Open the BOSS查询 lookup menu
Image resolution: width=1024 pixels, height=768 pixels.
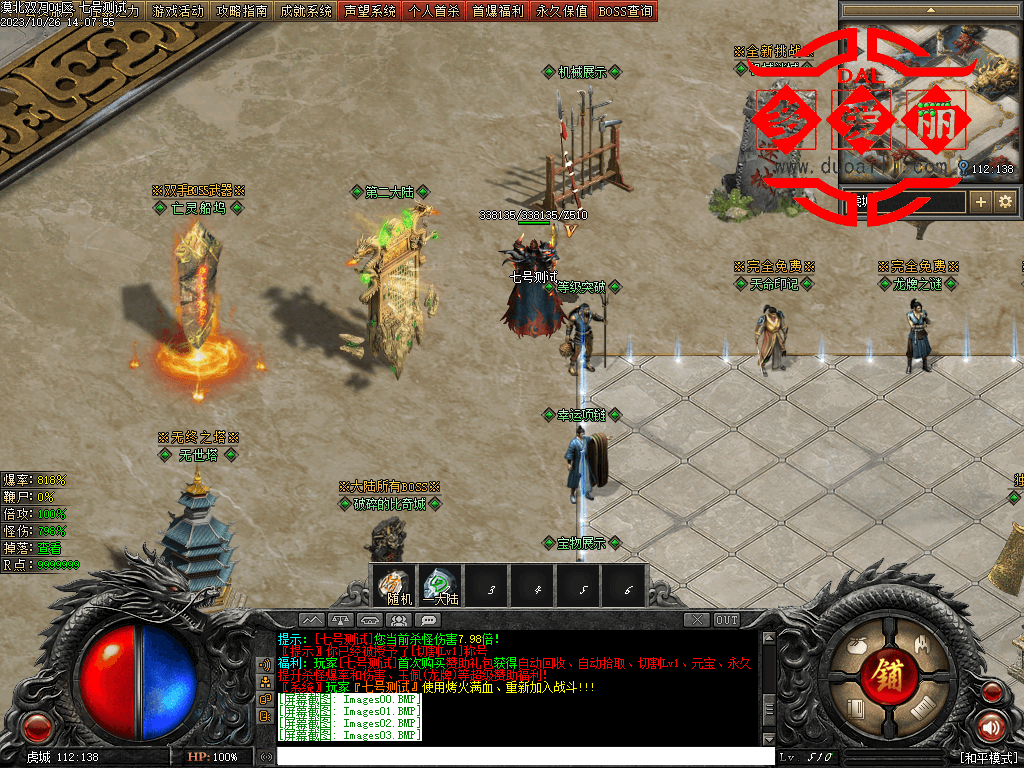[626, 12]
